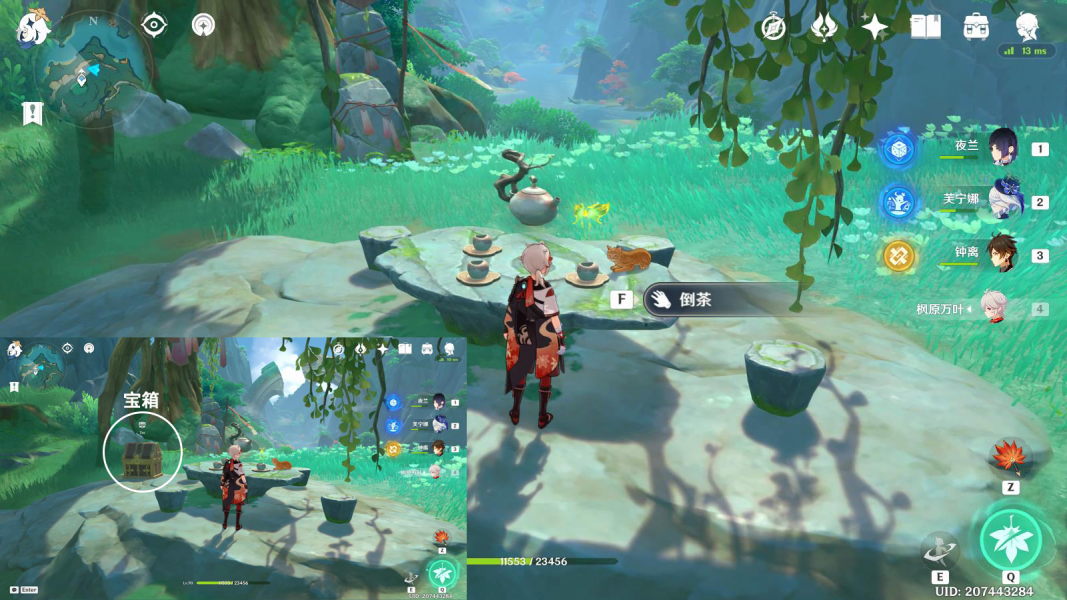The image size is (1067, 600).
Task: Open the Adventurer Handbook book icon
Action: tap(926, 27)
